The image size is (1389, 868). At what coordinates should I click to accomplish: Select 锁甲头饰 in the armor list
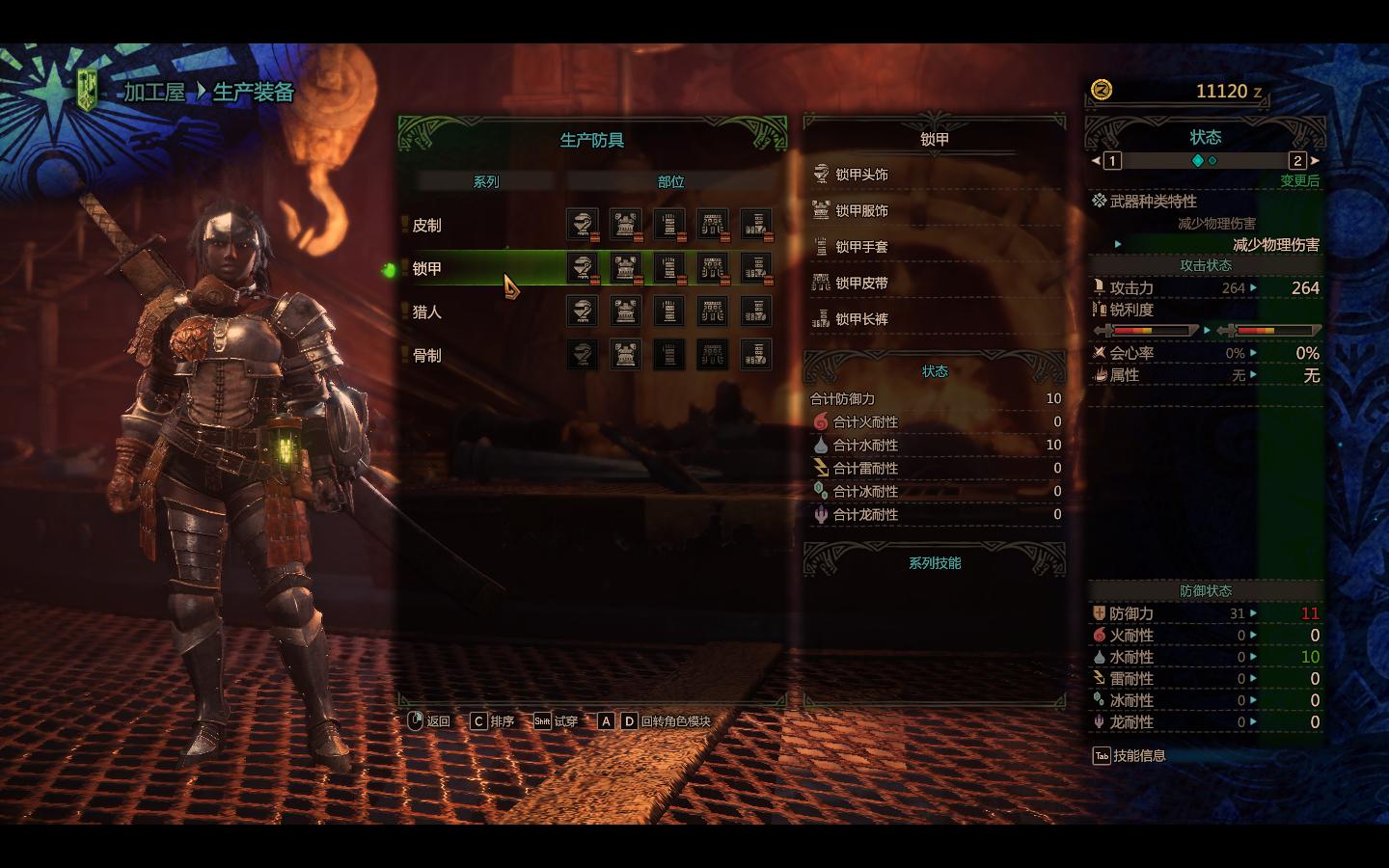click(x=861, y=175)
